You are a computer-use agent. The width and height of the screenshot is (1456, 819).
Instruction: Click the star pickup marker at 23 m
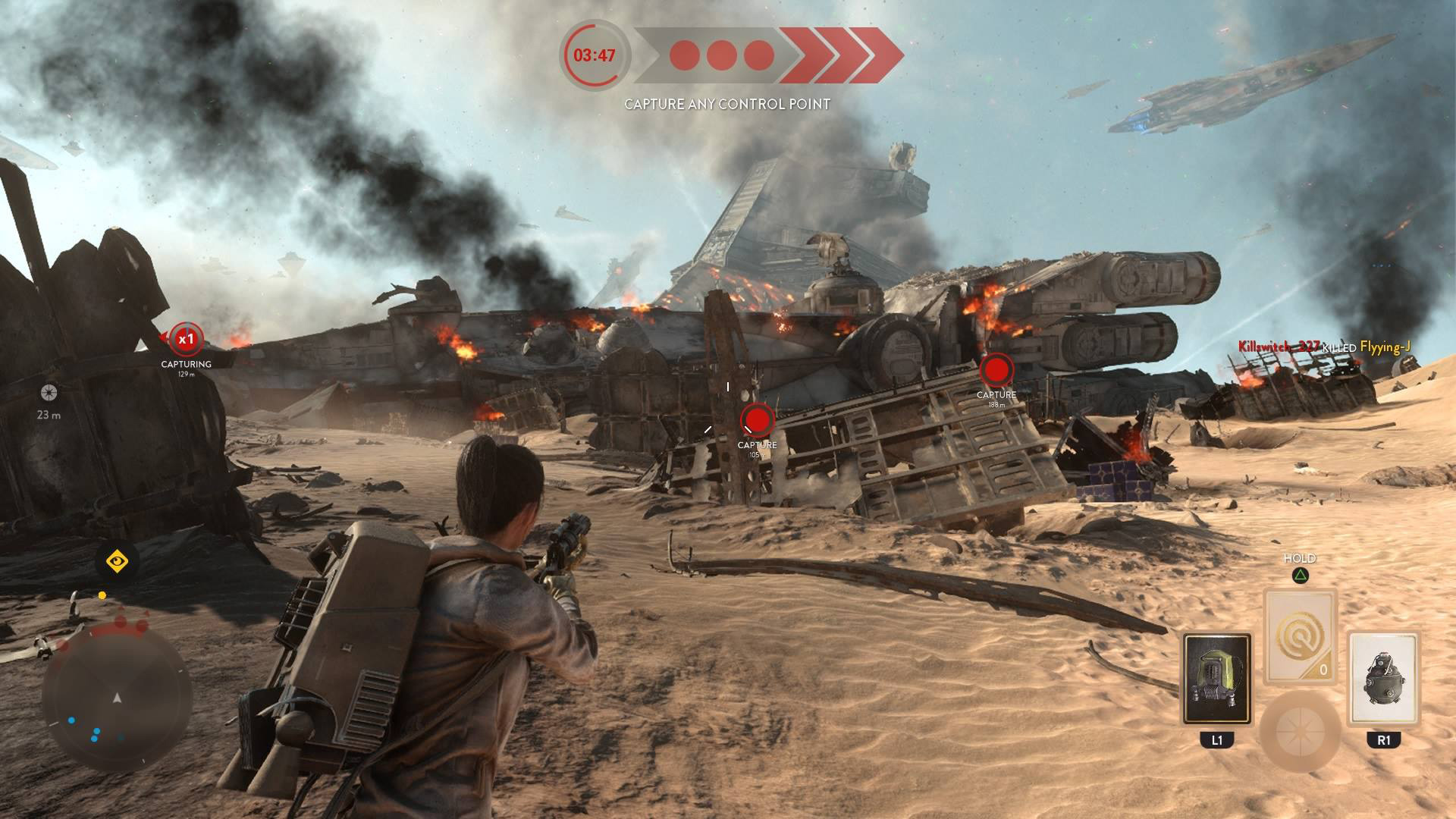(x=49, y=392)
